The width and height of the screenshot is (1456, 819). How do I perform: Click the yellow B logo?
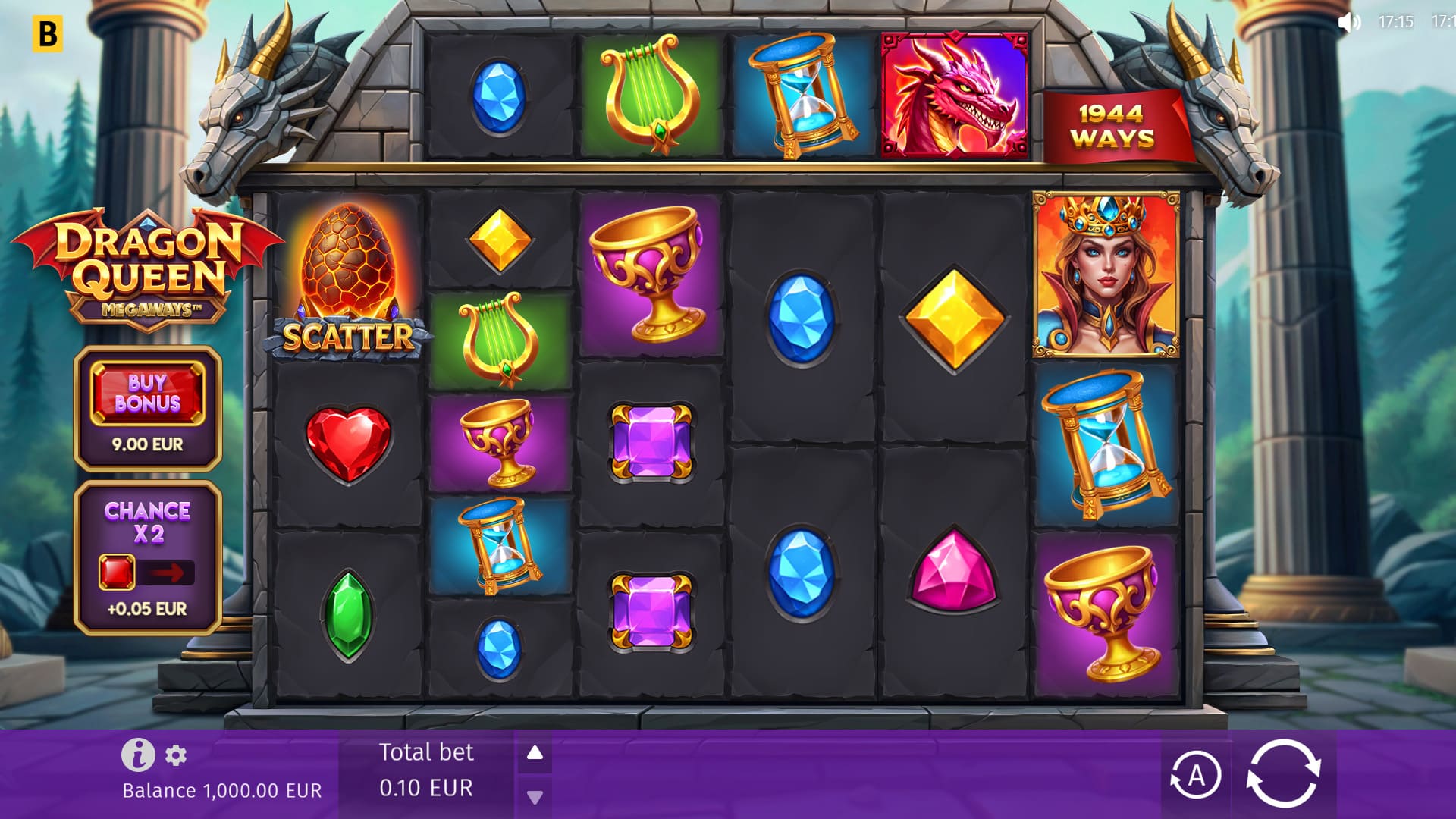tap(47, 34)
